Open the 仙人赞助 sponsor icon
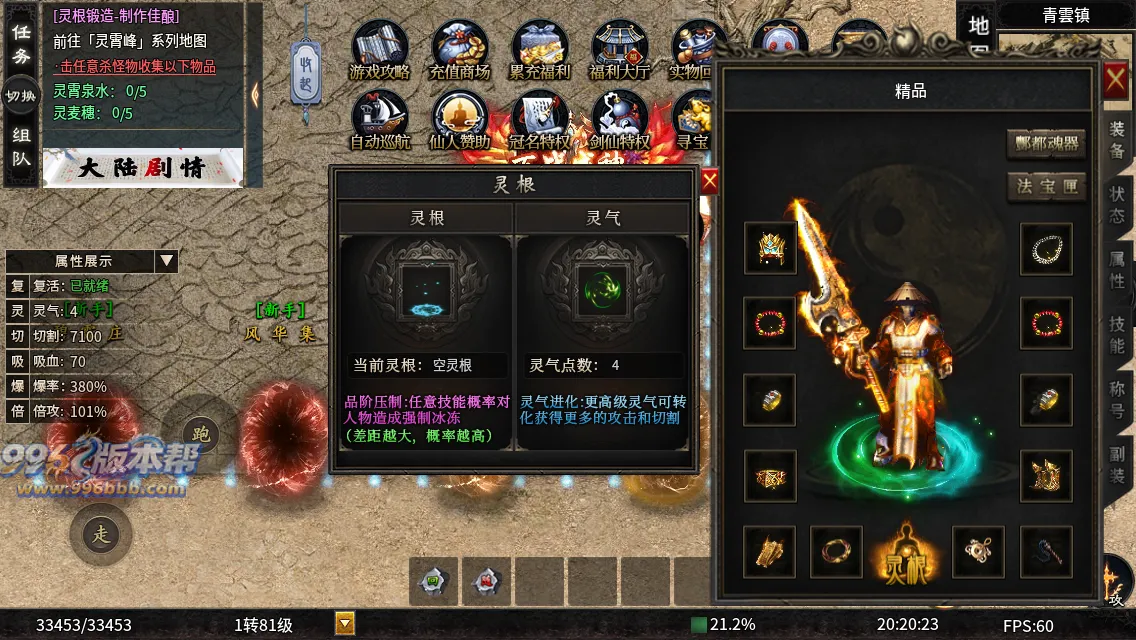Screen dimensions: 1136x640 (459, 121)
